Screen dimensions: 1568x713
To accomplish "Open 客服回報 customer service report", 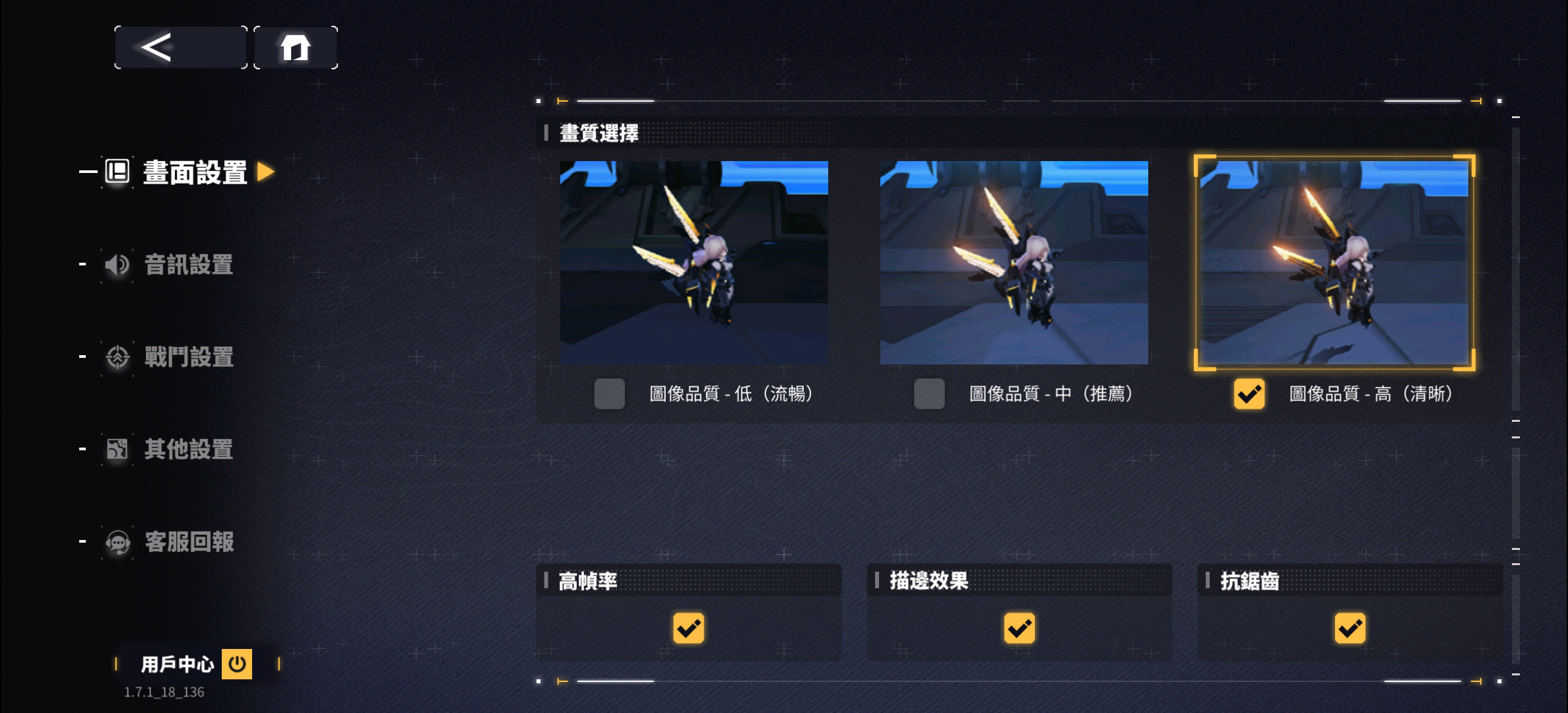I will 188,542.
